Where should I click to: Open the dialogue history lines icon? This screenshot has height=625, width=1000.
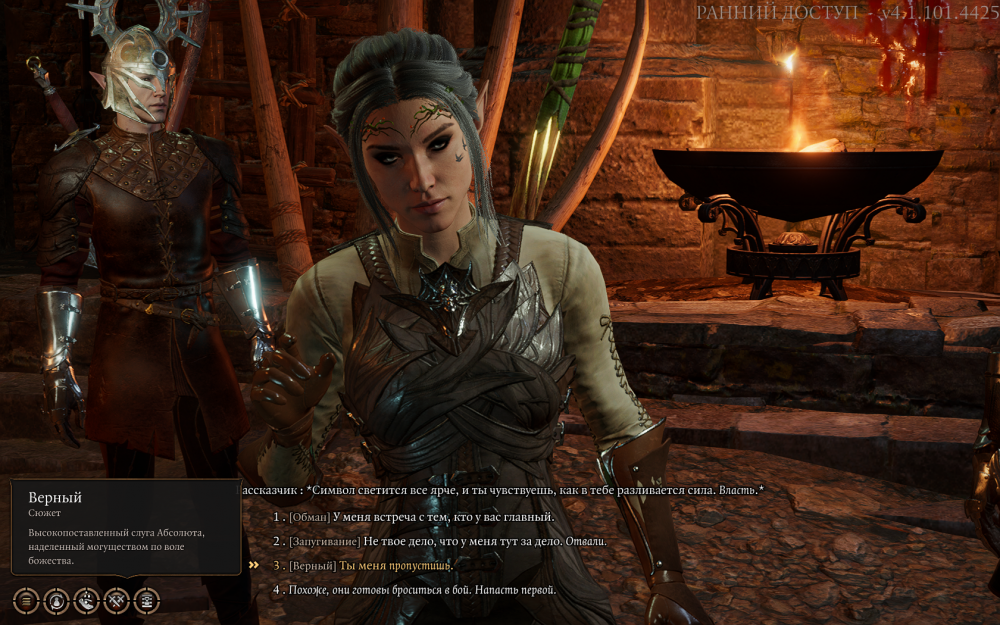tap(26, 600)
